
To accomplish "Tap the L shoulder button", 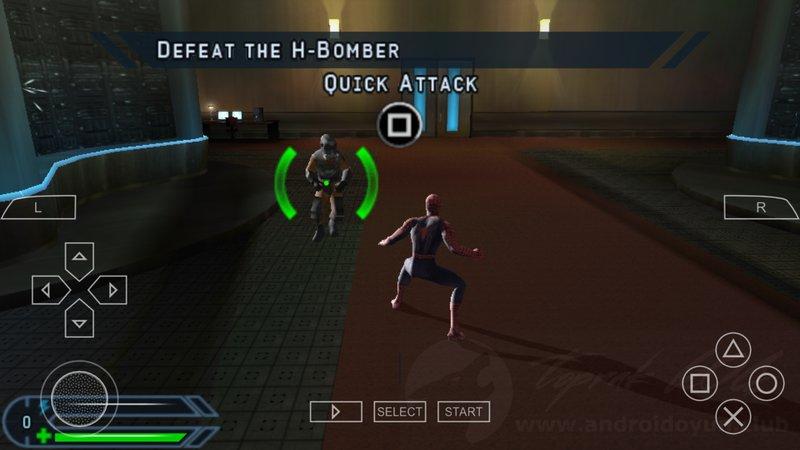I will 38,208.
